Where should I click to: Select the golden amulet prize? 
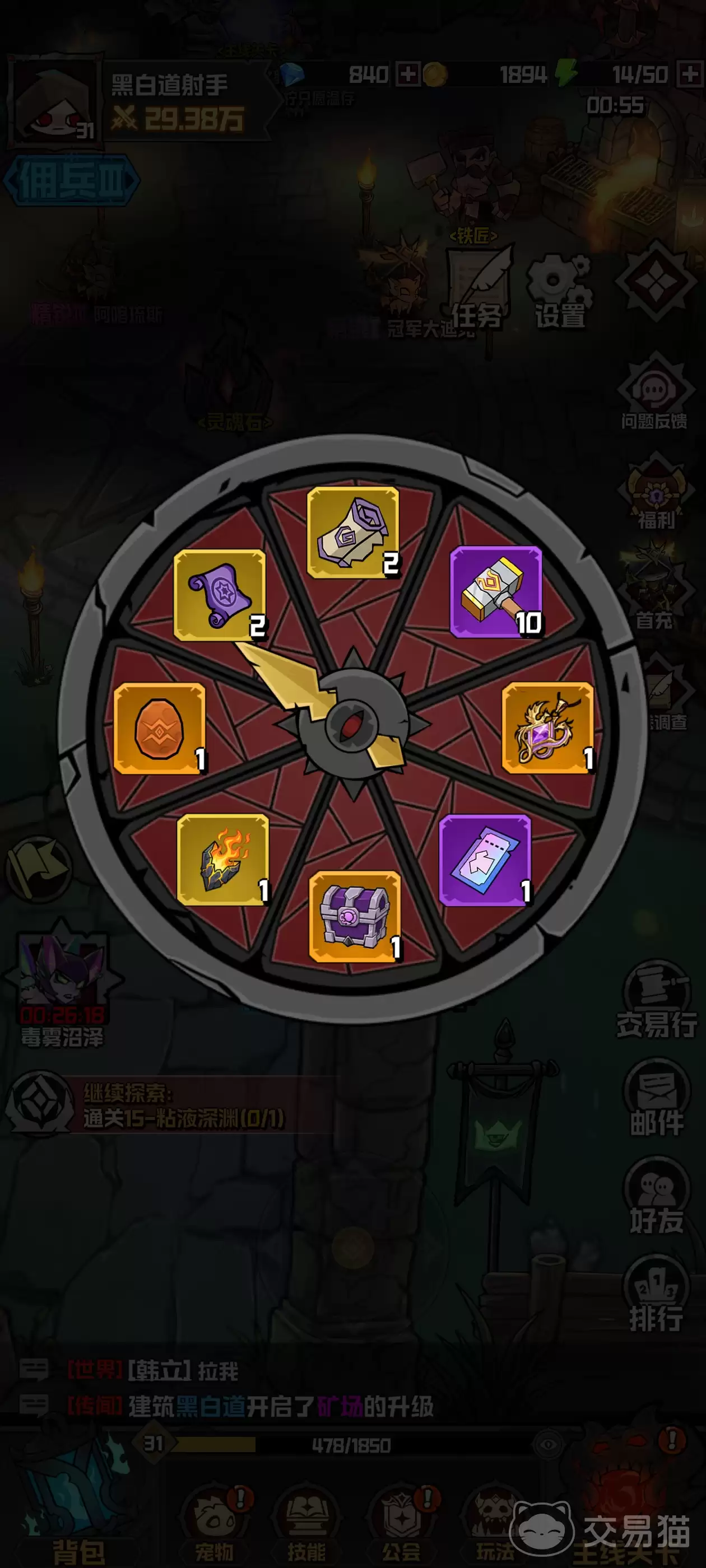[x=547, y=727]
